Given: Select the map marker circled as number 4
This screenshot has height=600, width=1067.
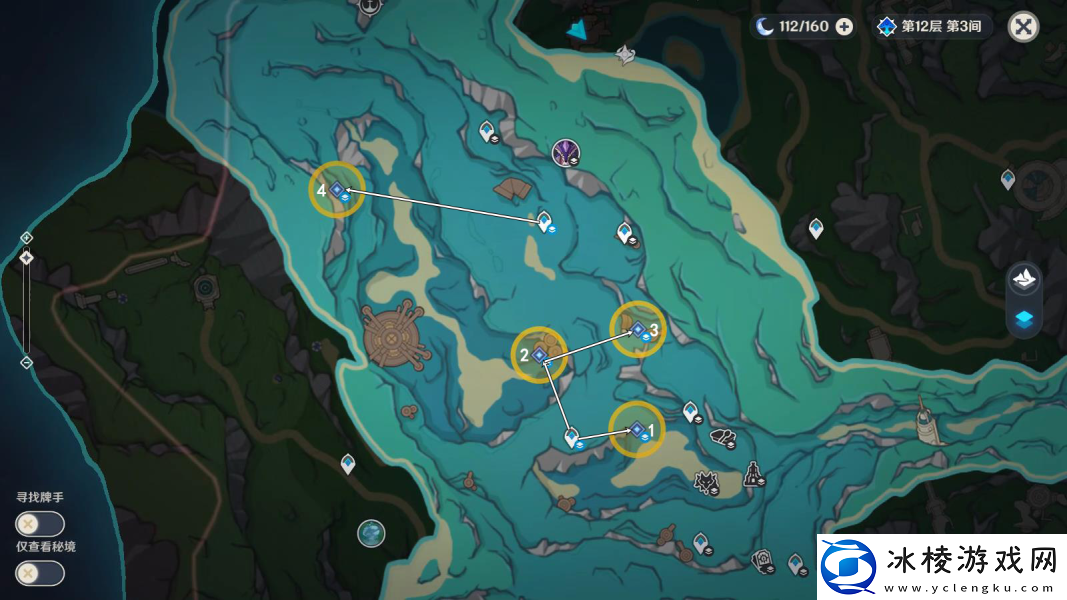Looking at the screenshot, I should tap(337, 189).
